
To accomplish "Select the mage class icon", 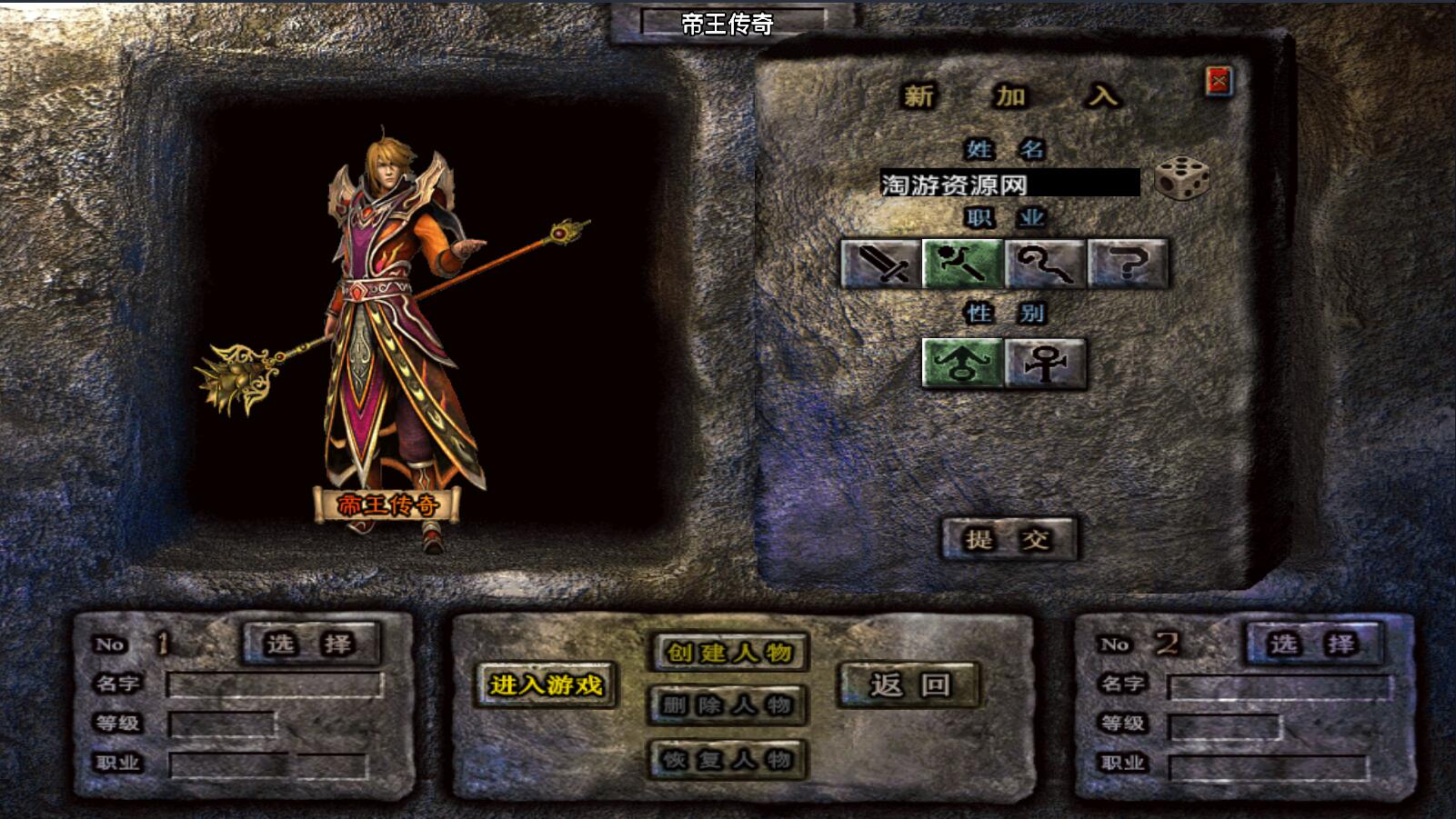I will [x=963, y=264].
